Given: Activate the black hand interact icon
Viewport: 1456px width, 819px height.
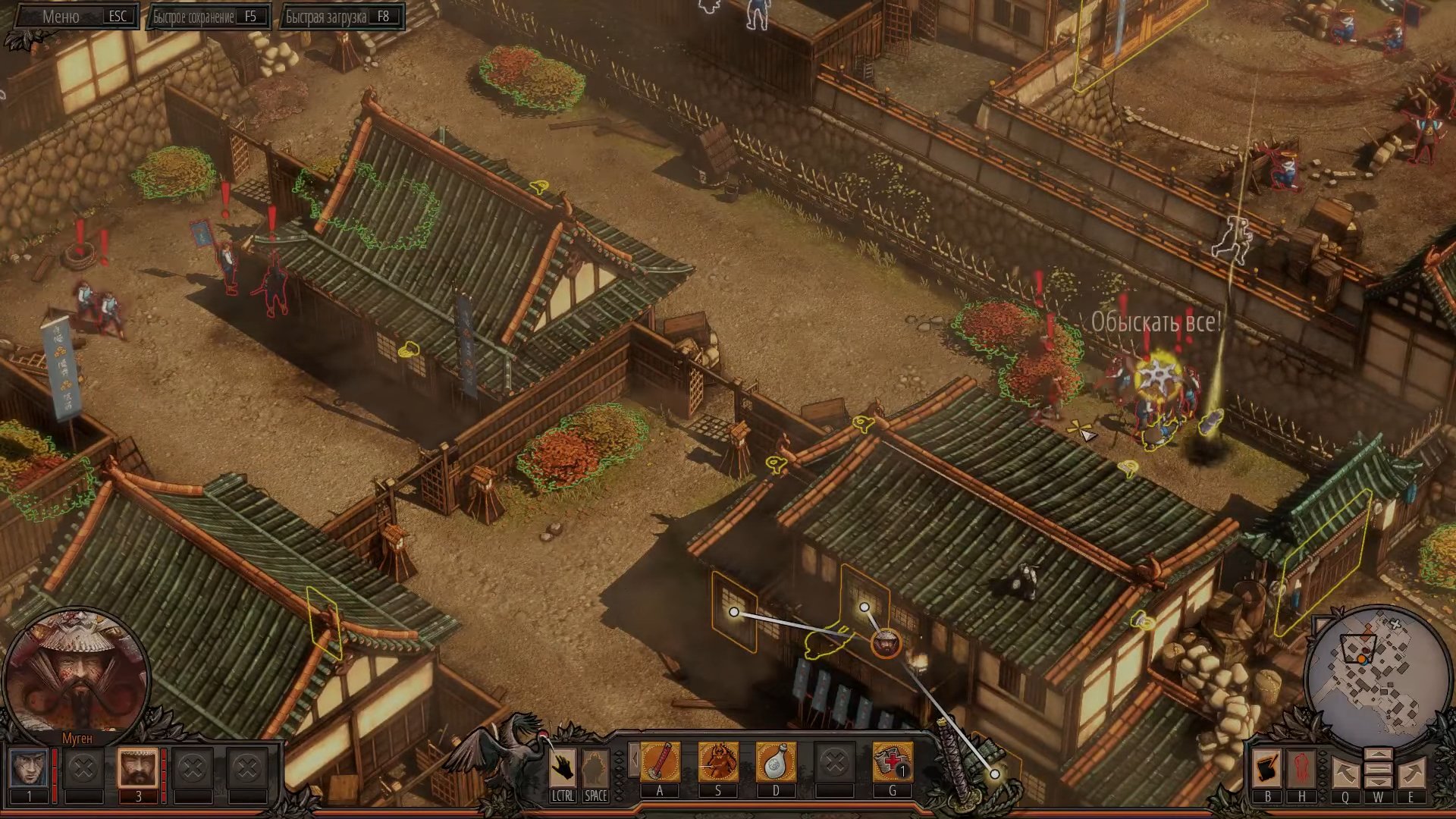Looking at the screenshot, I should pos(562,768).
